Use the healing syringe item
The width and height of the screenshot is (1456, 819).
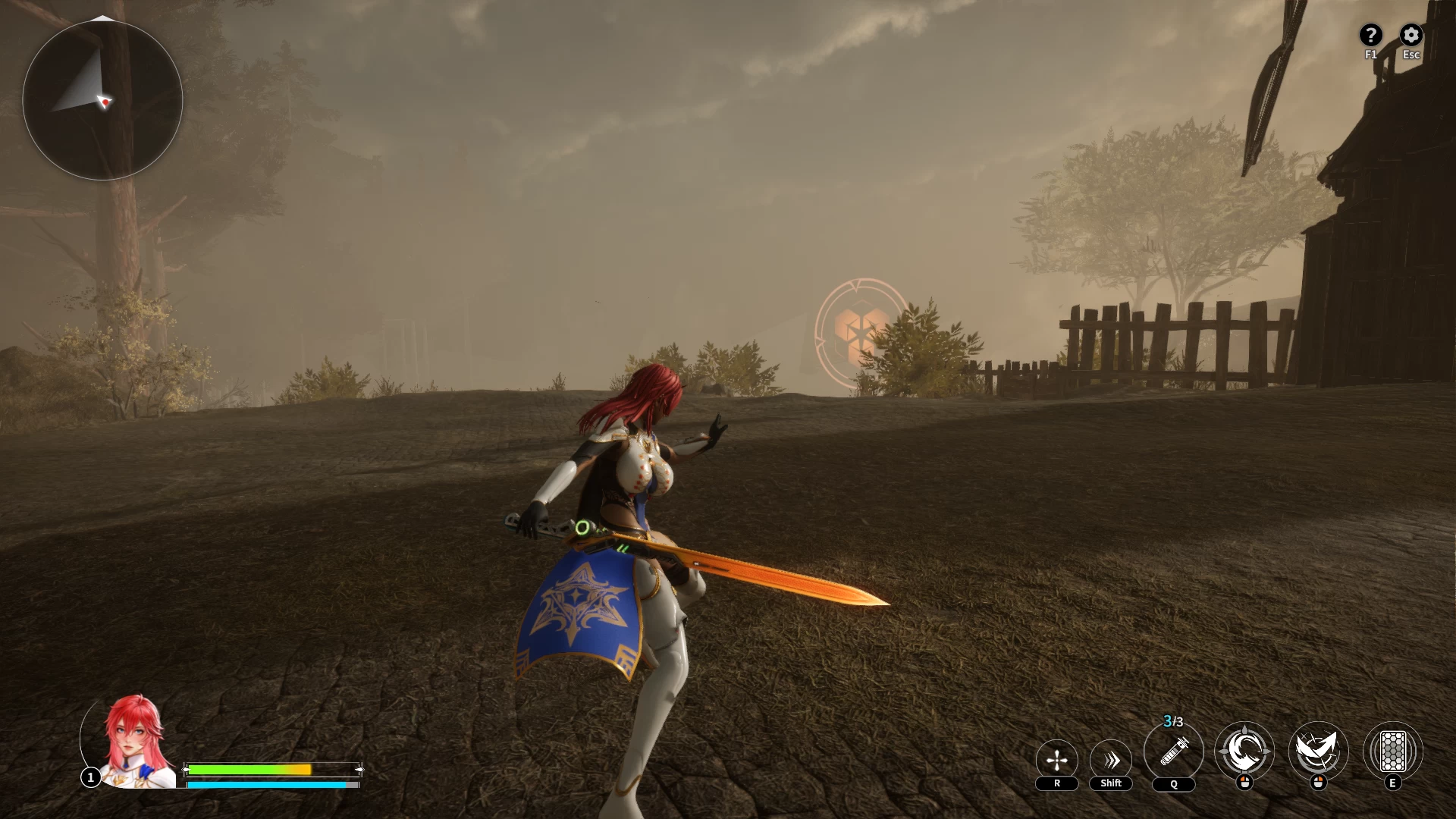click(x=1173, y=752)
